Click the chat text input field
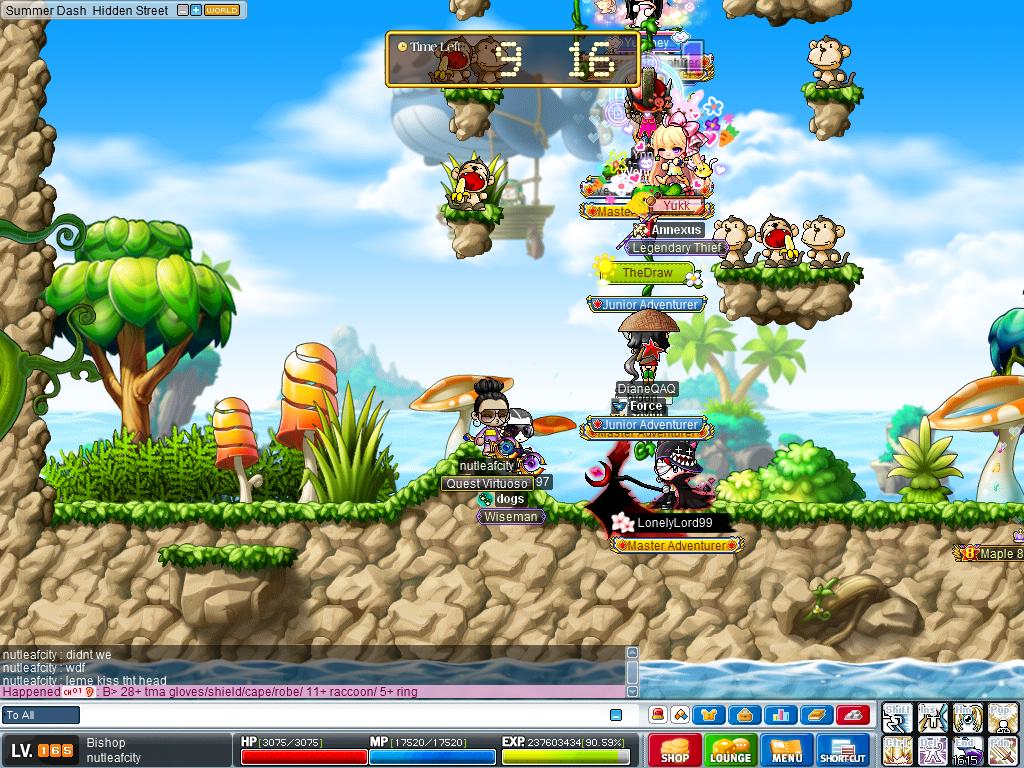 tap(340, 715)
